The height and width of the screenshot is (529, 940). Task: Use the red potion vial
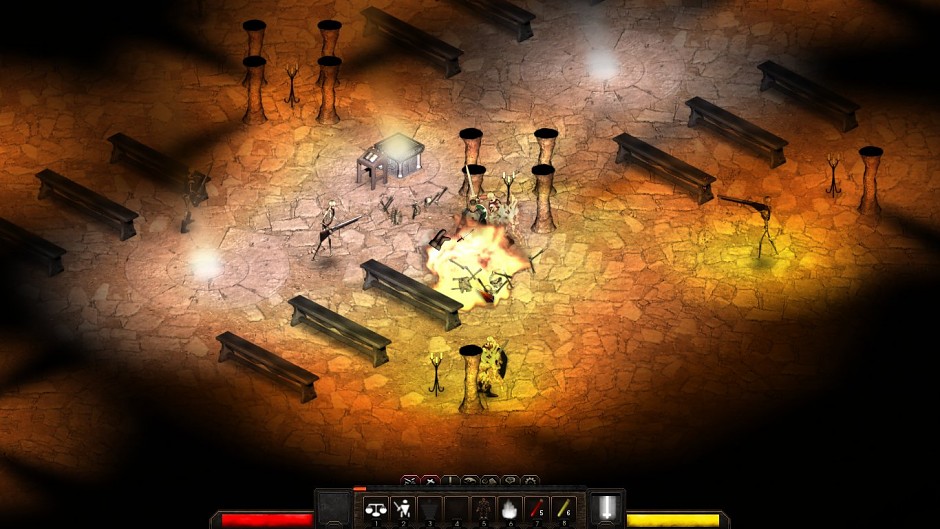click(x=536, y=509)
